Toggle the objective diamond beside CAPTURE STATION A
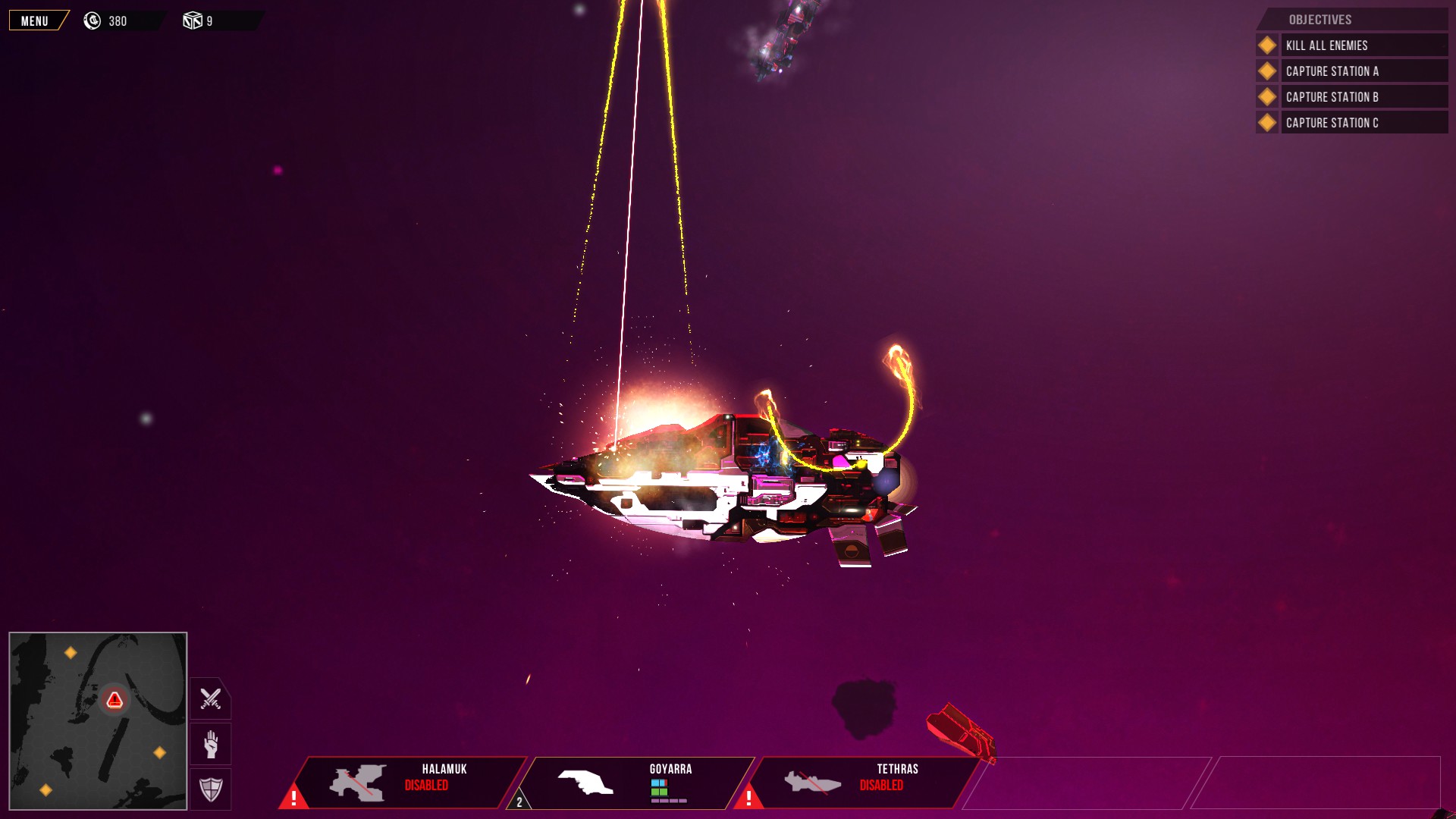The image size is (1456, 819). (x=1266, y=71)
